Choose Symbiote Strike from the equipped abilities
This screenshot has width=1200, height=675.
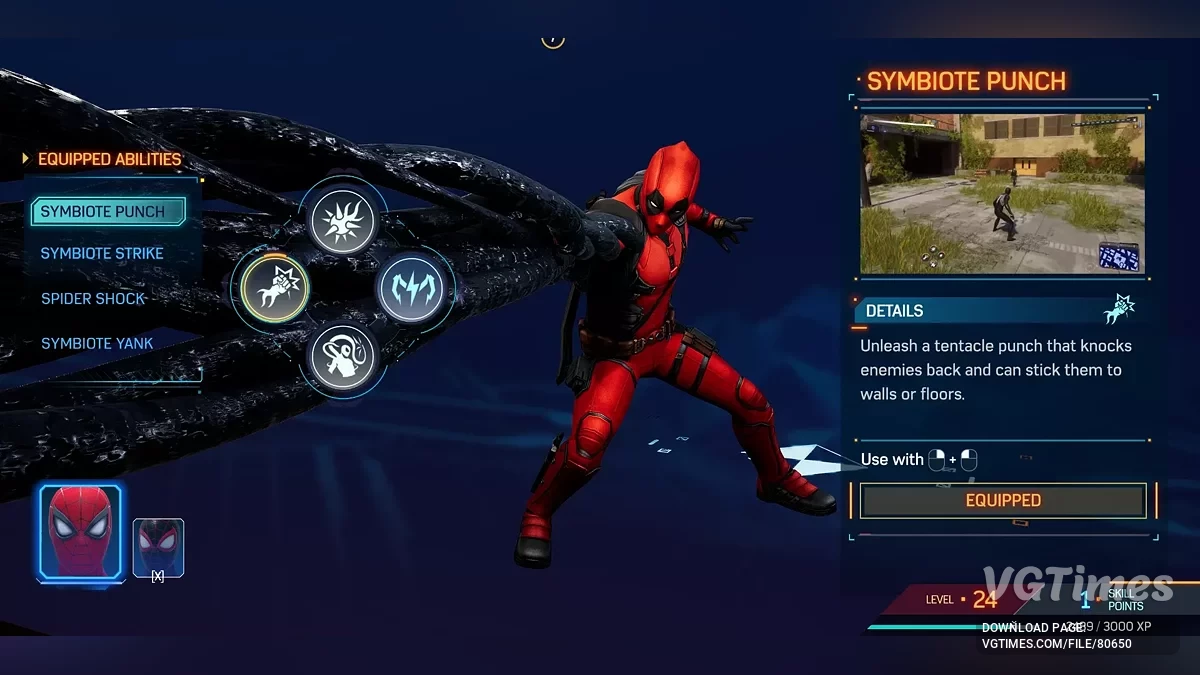102,254
